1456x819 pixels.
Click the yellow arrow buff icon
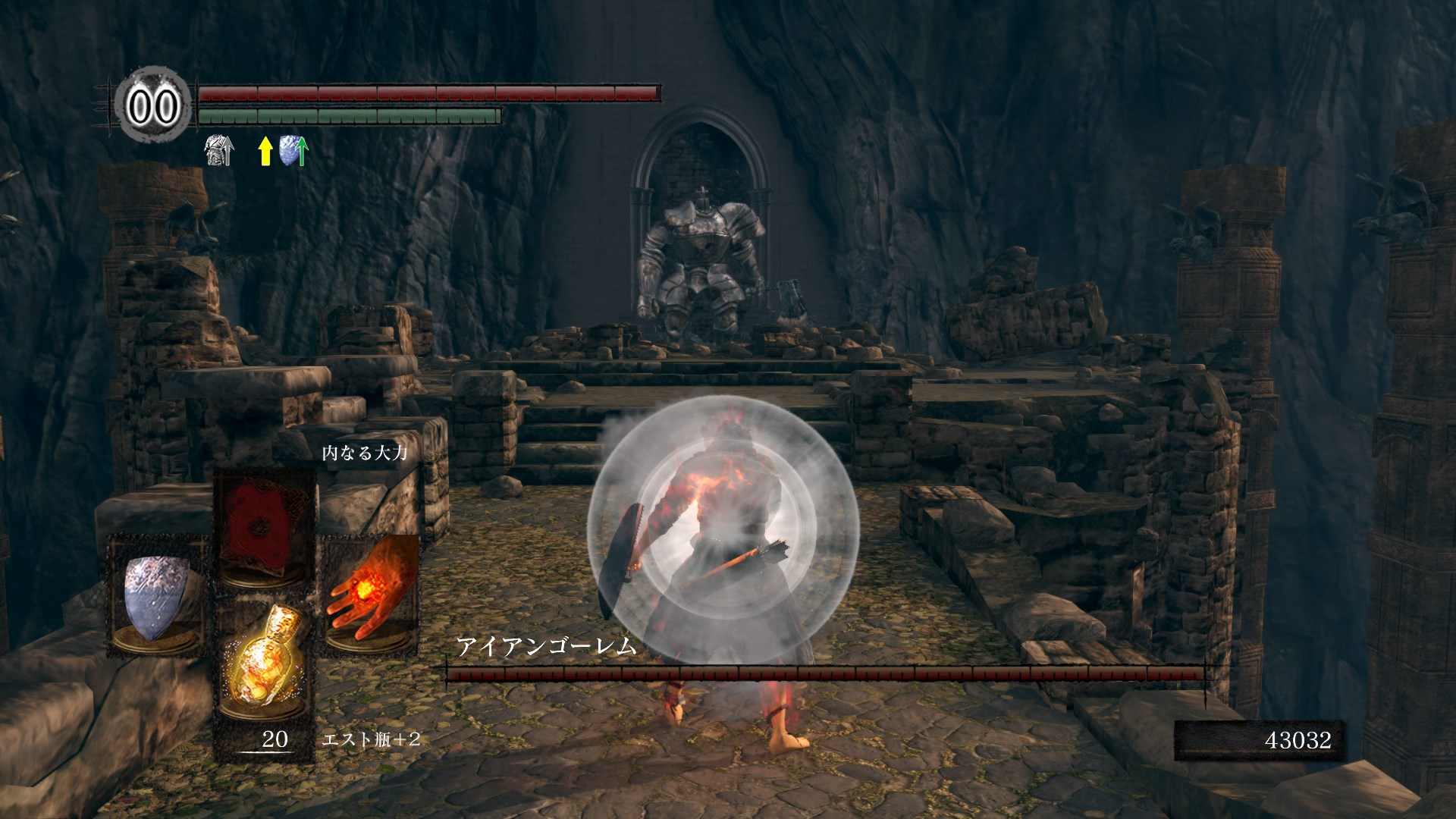point(265,151)
